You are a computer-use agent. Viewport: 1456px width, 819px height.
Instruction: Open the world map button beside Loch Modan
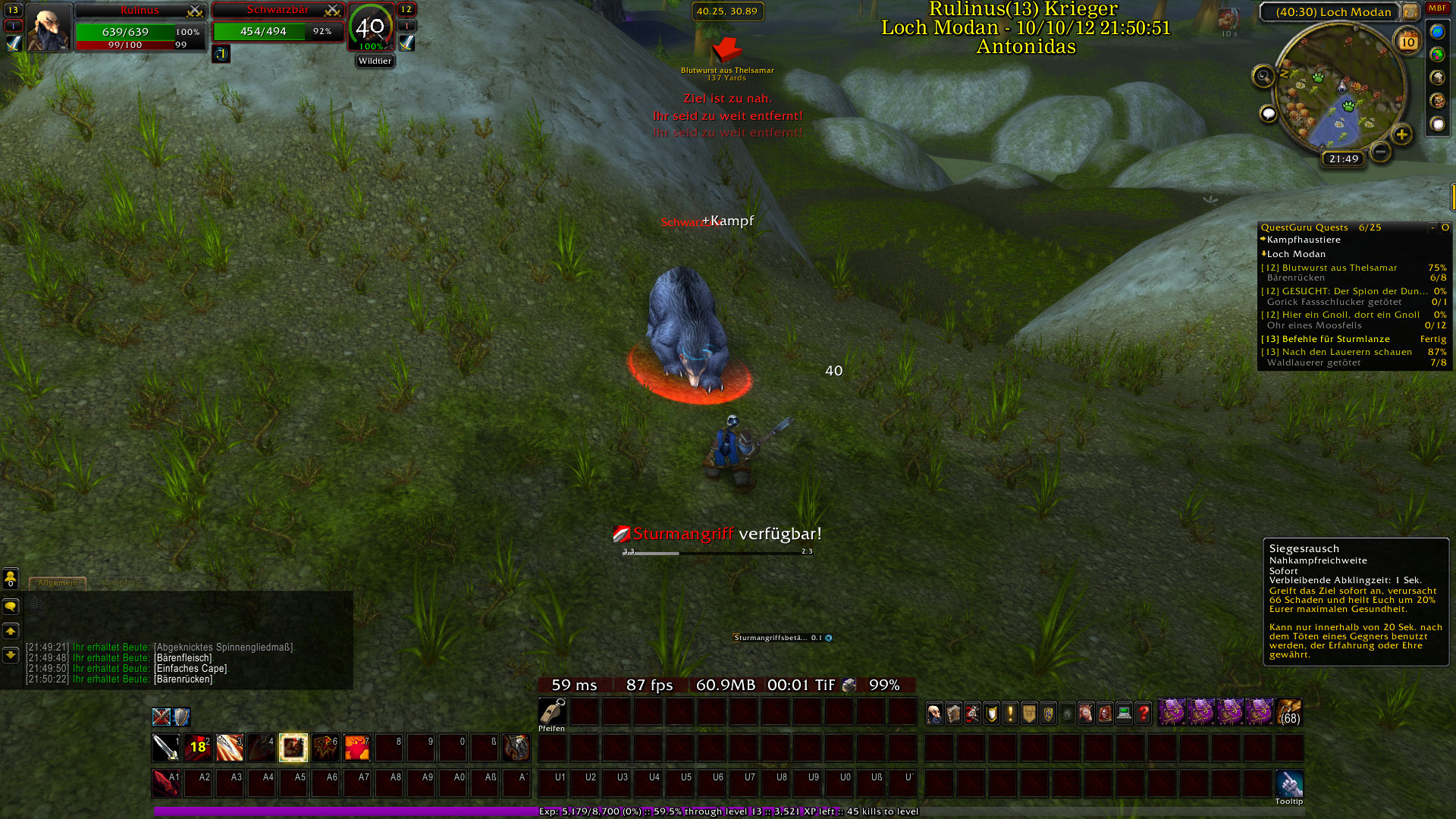[1410, 11]
